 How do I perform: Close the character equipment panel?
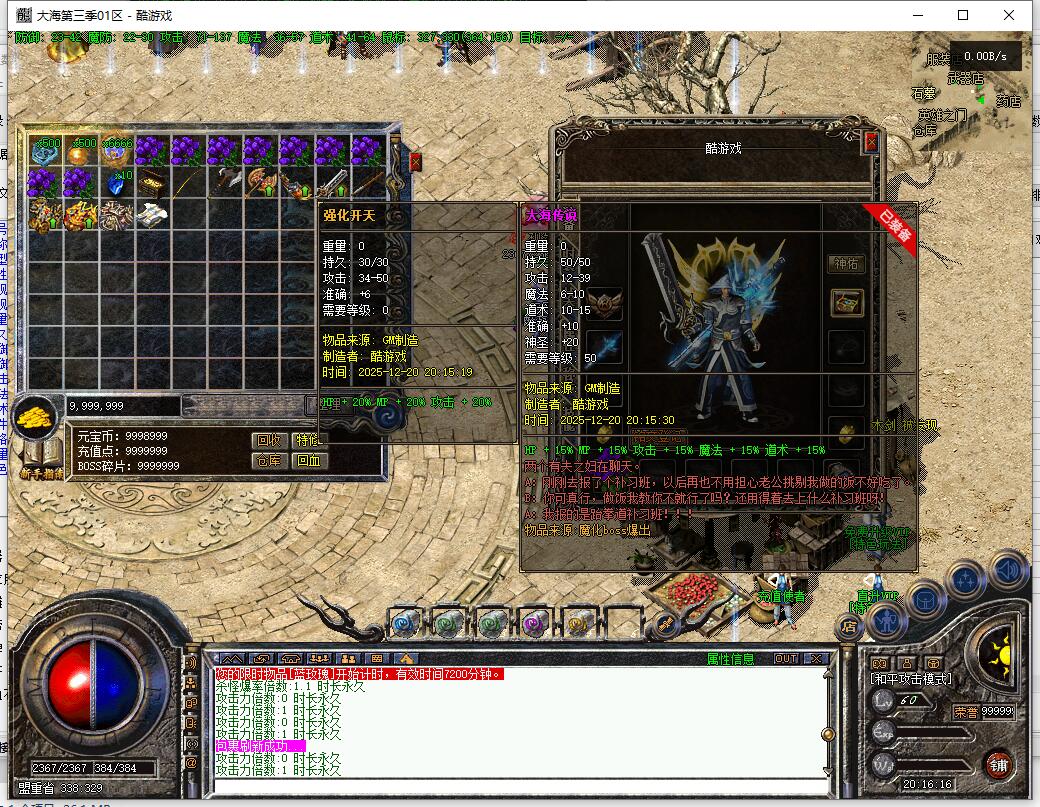point(871,142)
